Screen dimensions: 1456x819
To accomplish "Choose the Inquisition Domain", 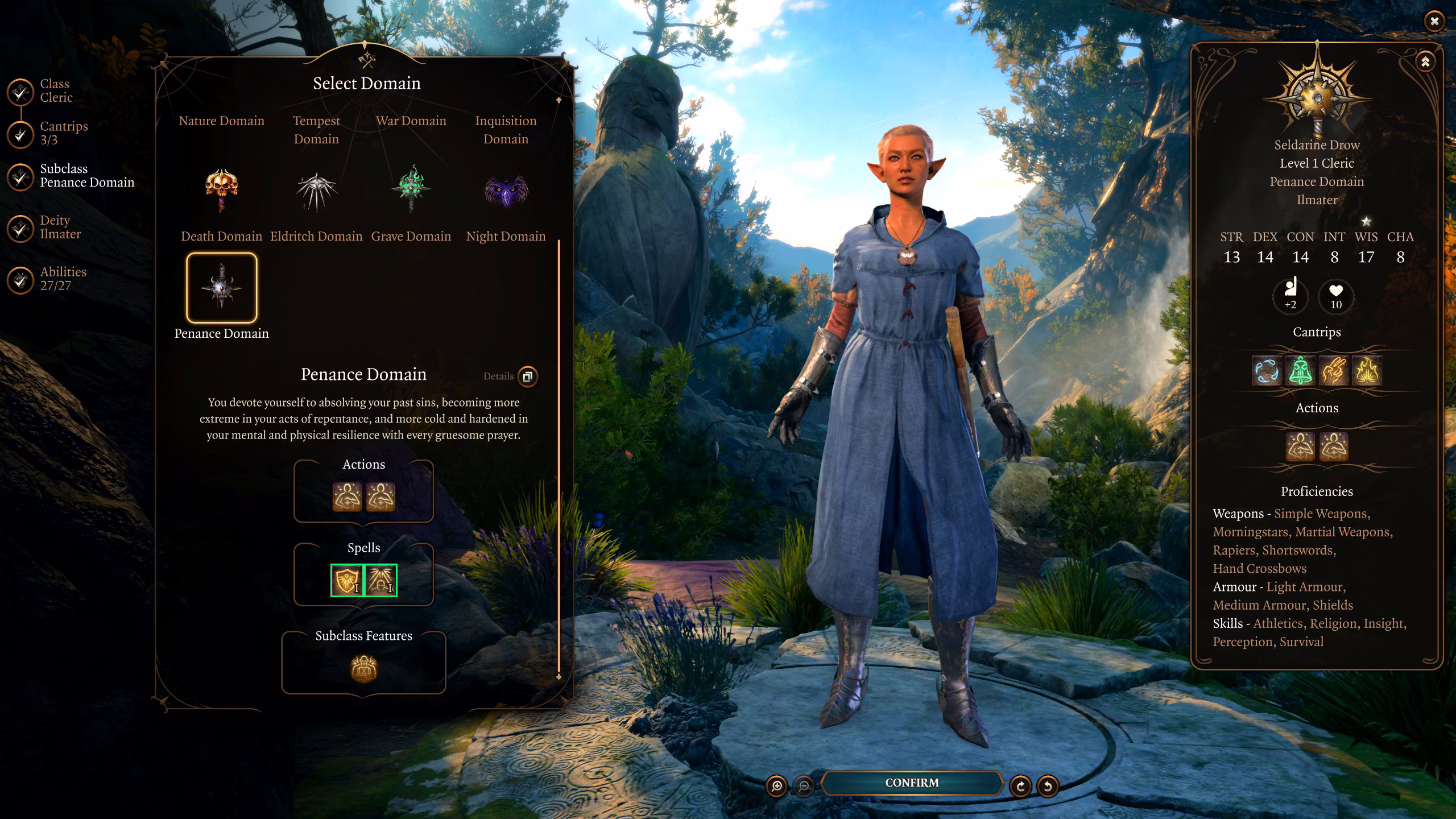I will click(506, 130).
